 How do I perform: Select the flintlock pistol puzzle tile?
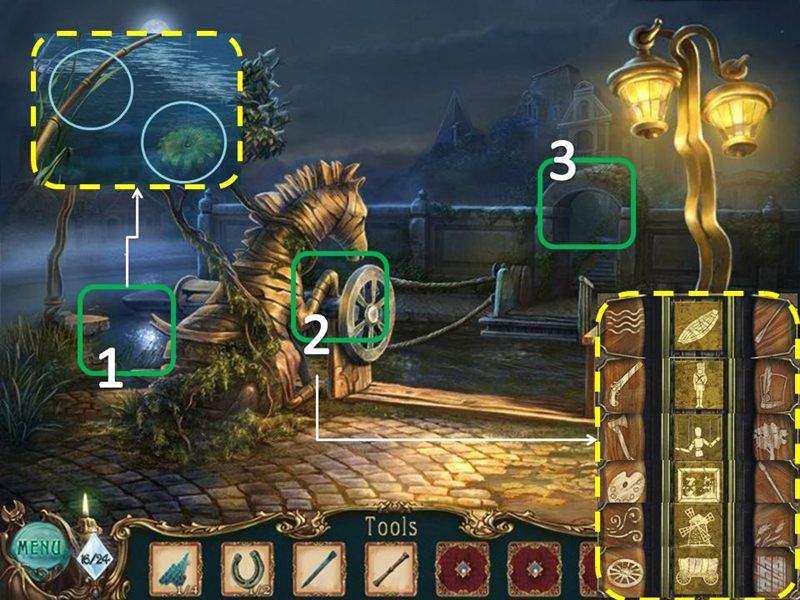(x=622, y=382)
